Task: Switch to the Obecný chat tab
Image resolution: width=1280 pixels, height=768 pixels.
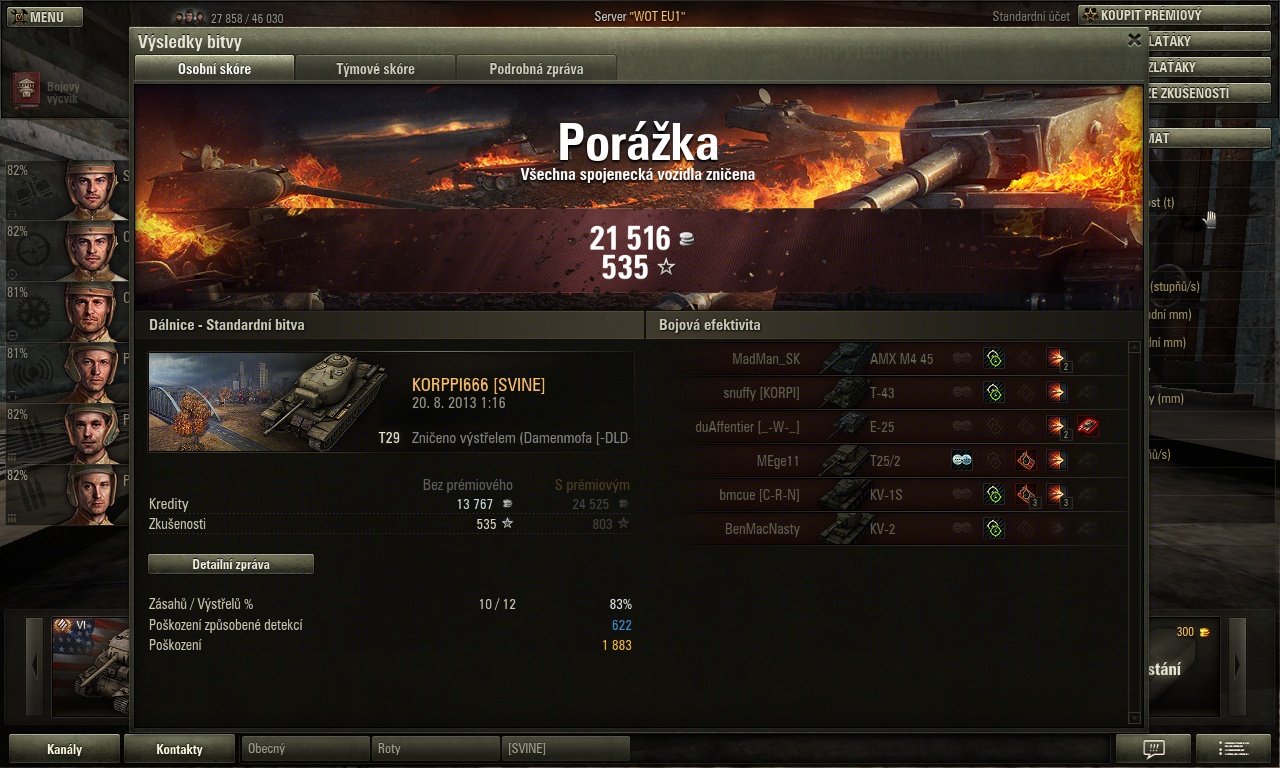Action: point(305,749)
